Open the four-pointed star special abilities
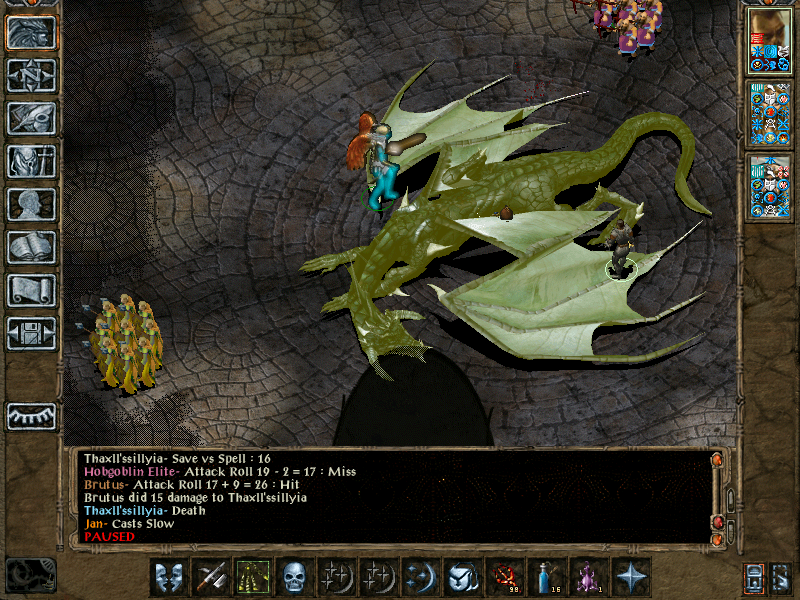The image size is (800, 600). point(631,576)
